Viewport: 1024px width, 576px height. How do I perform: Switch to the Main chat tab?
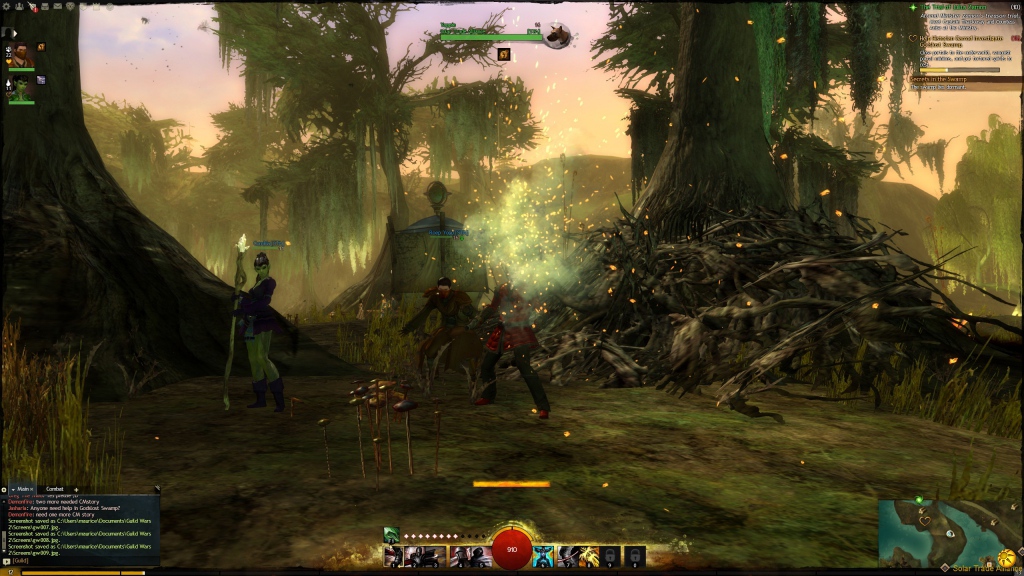tap(23, 489)
